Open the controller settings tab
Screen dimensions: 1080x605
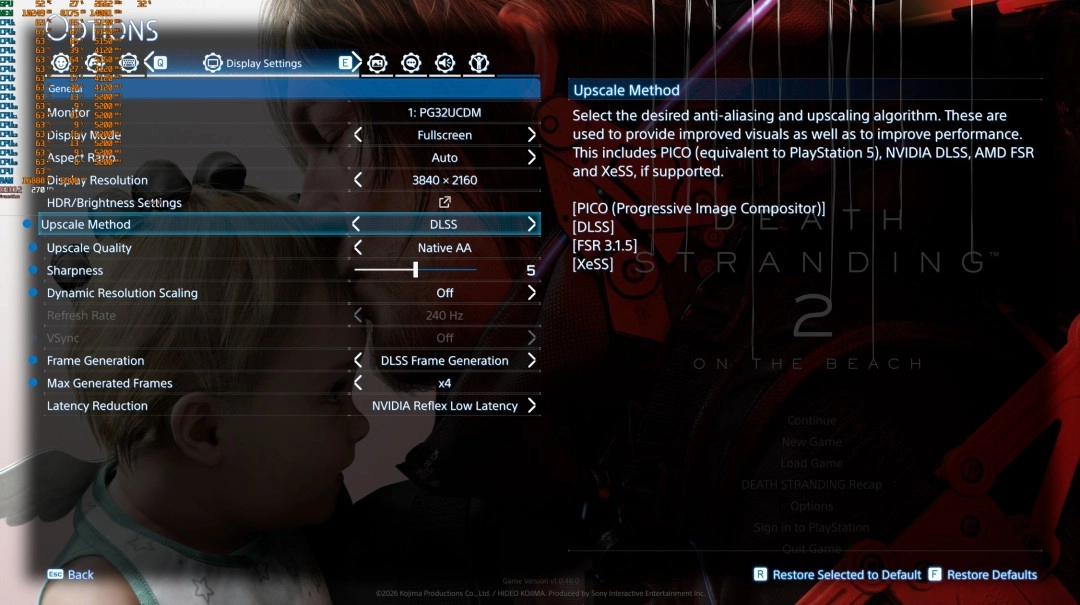[95, 63]
